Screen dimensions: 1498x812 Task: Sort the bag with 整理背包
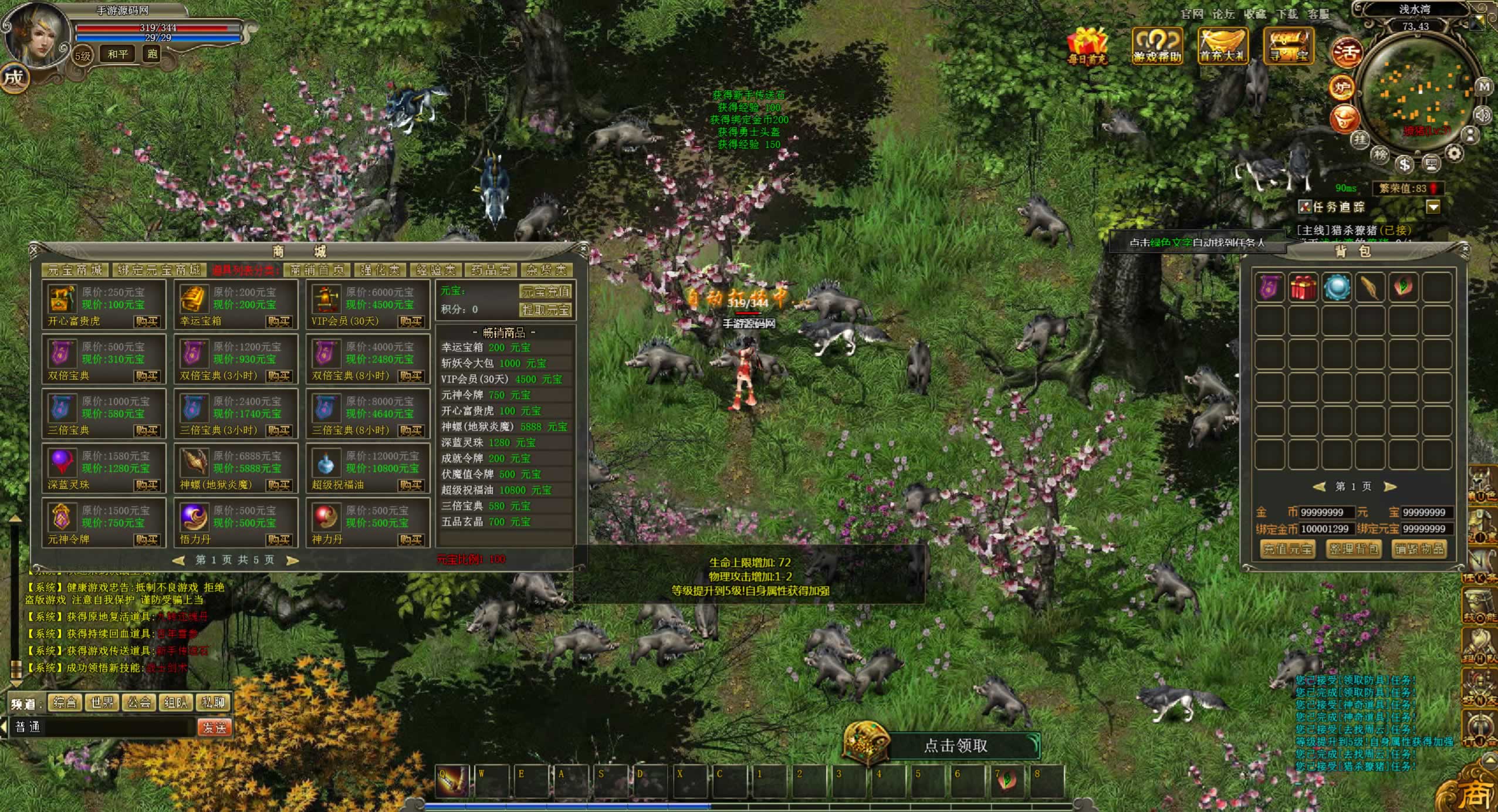pyautogui.click(x=1353, y=549)
